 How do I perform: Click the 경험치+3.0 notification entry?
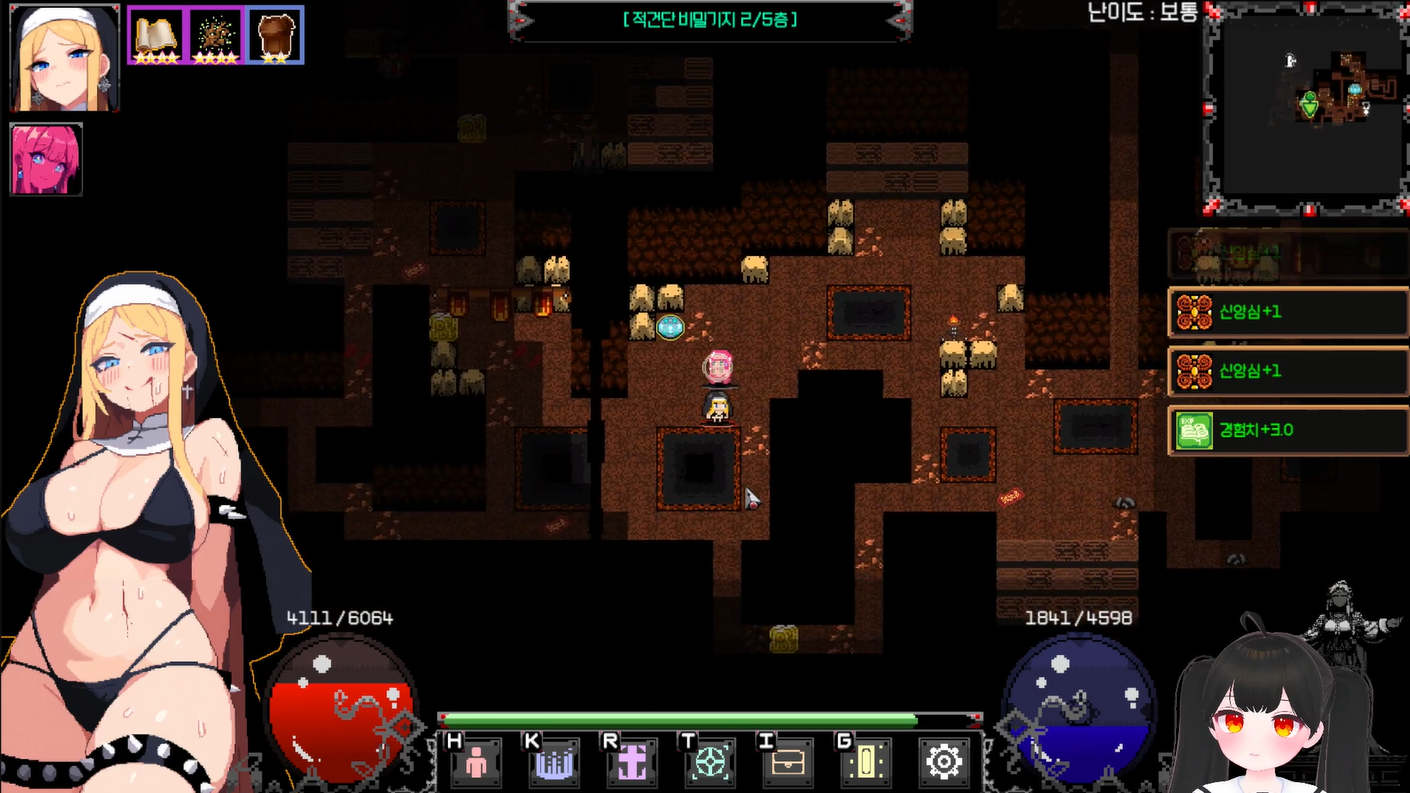pyautogui.click(x=1288, y=430)
